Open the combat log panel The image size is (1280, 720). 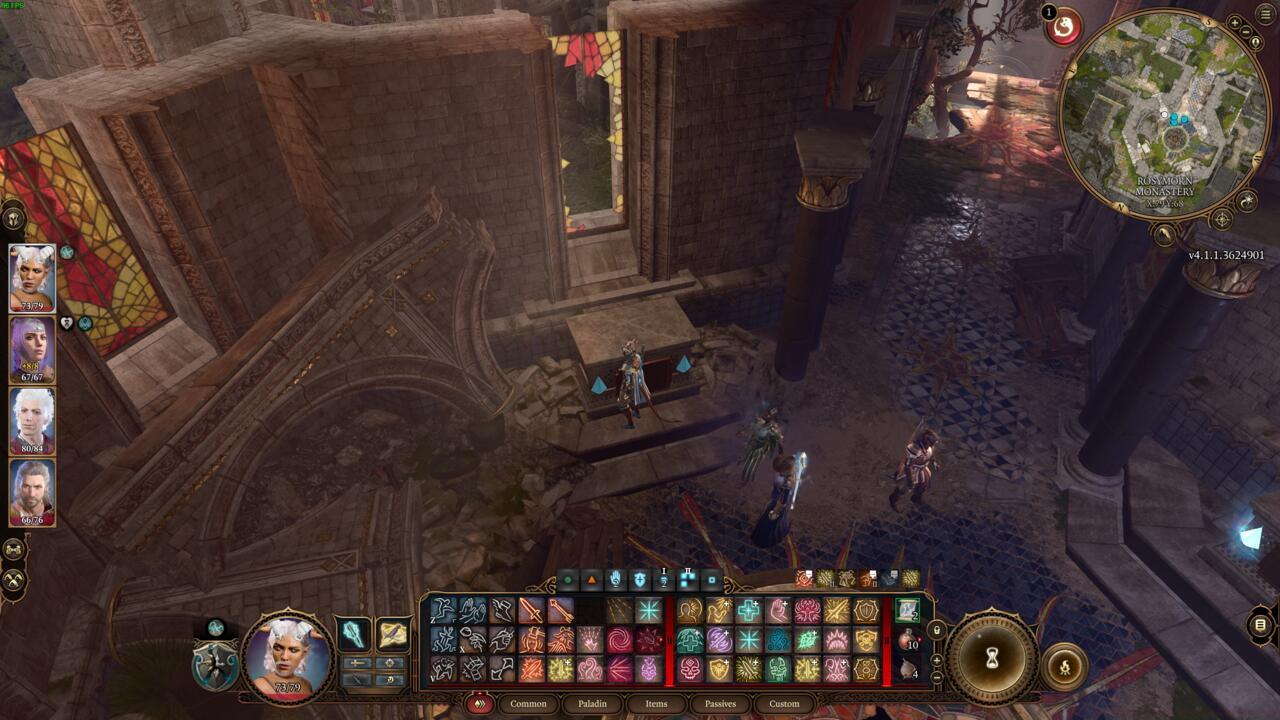(1260, 626)
